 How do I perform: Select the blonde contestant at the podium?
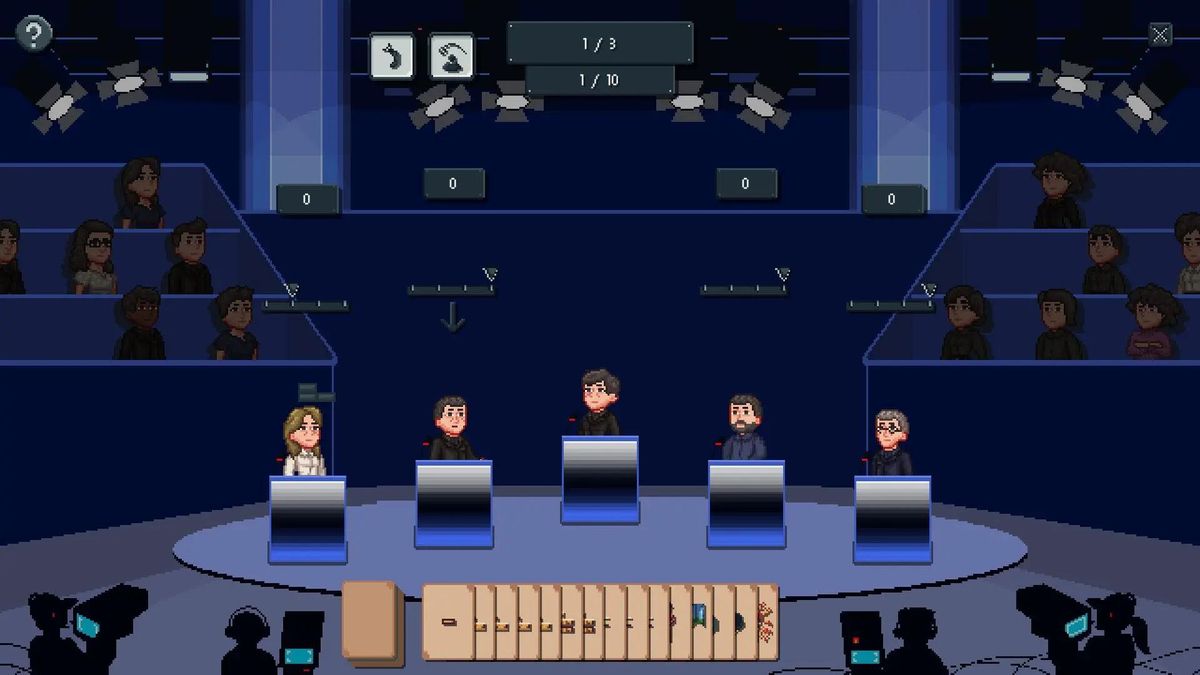305,442
